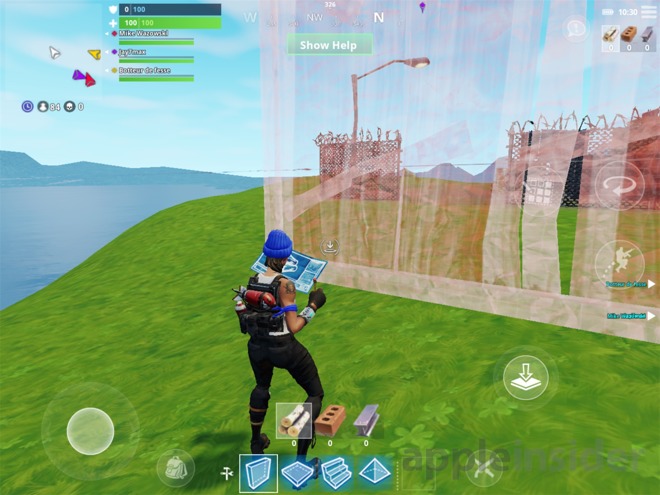Tap the trap slot icon beside building pieces
Viewport: 660px width, 495px height.
point(226,471)
